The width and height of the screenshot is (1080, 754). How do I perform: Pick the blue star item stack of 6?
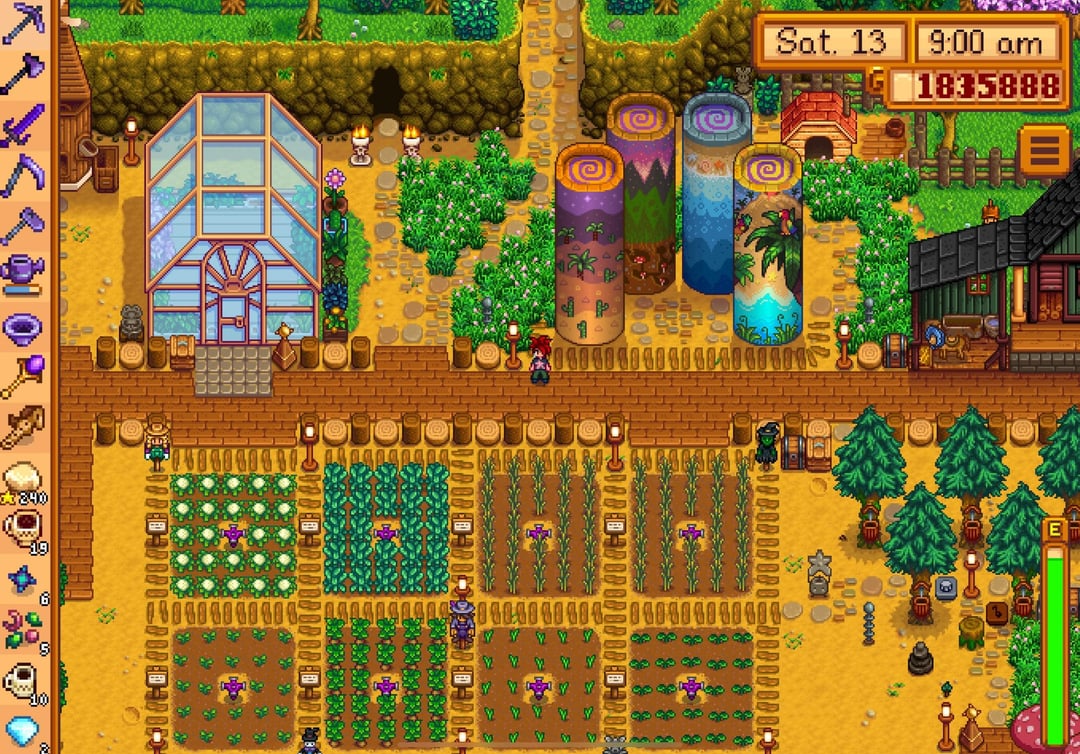[x=22, y=580]
